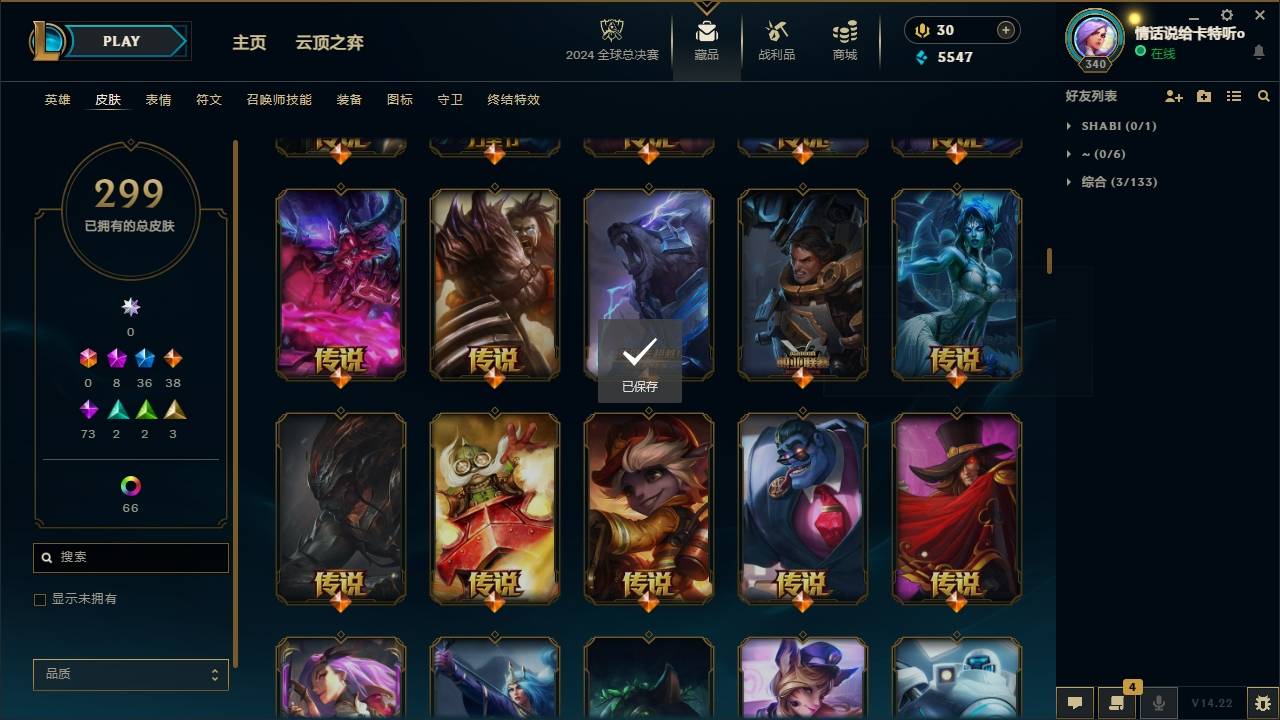Click the microphone icon in bottom bar

[1156, 703]
